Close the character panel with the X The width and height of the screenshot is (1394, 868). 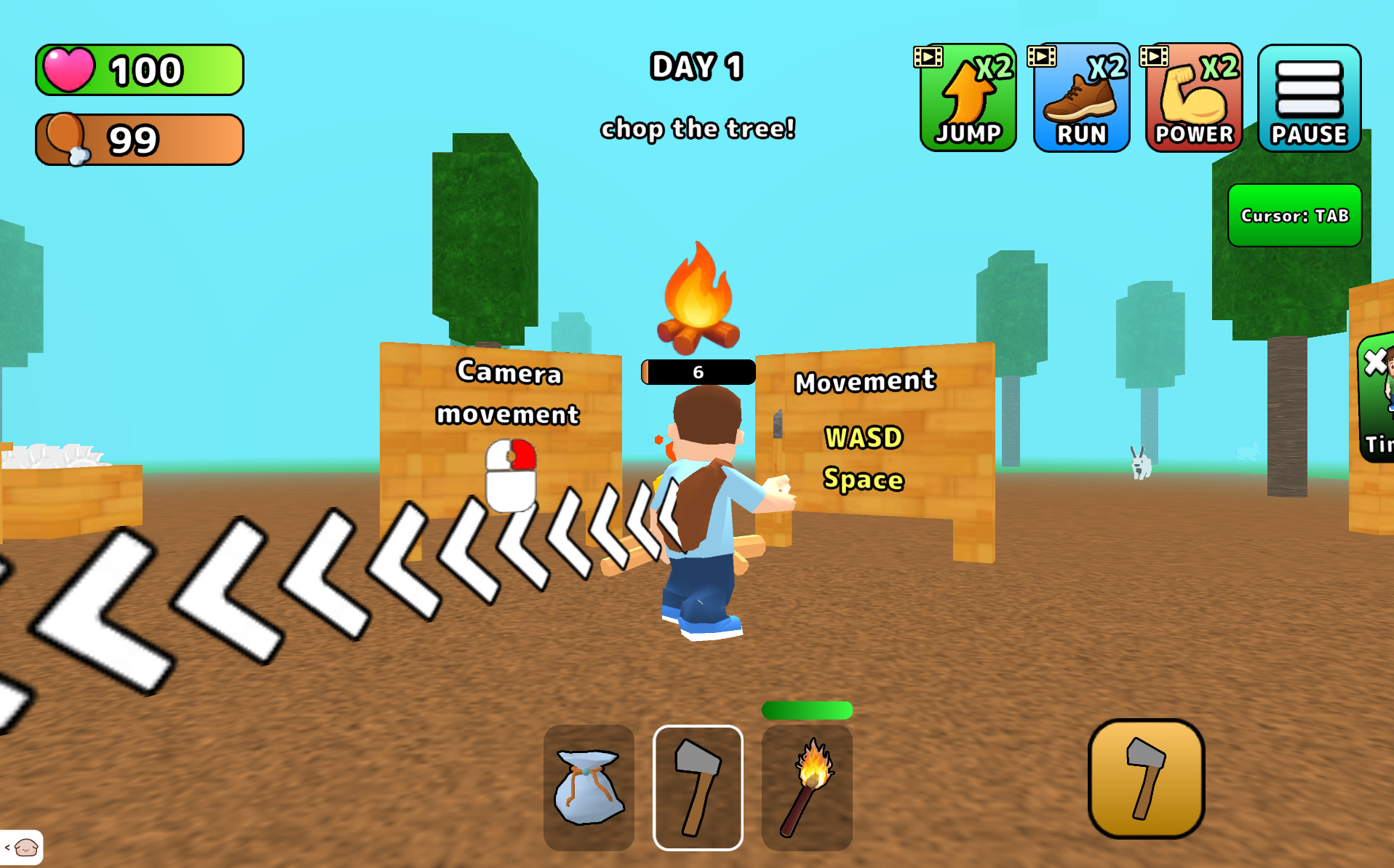[x=1375, y=362]
